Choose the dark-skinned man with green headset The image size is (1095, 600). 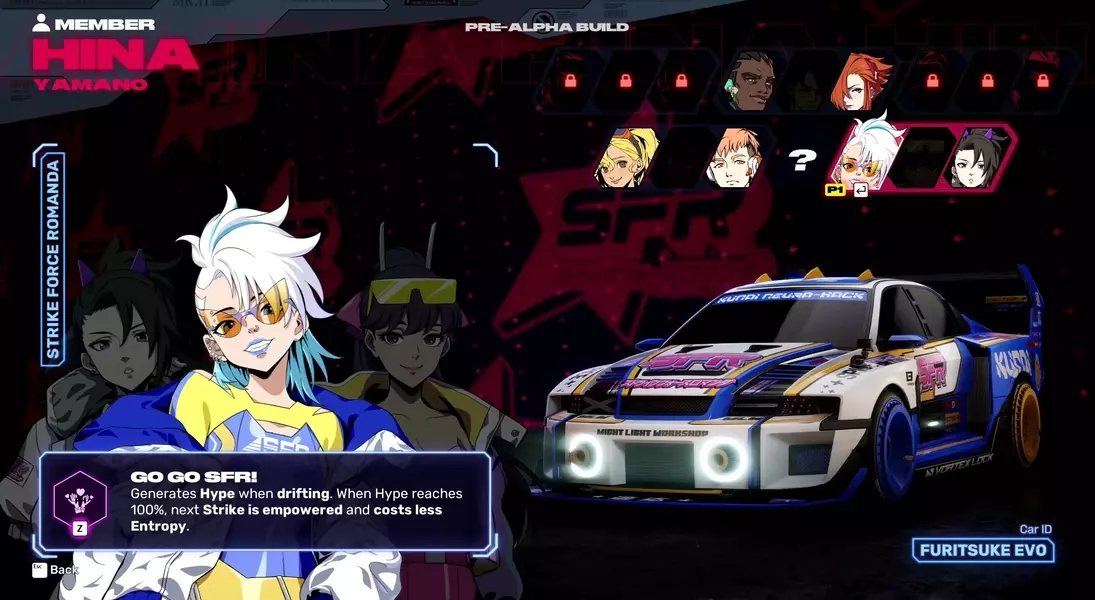coord(751,82)
